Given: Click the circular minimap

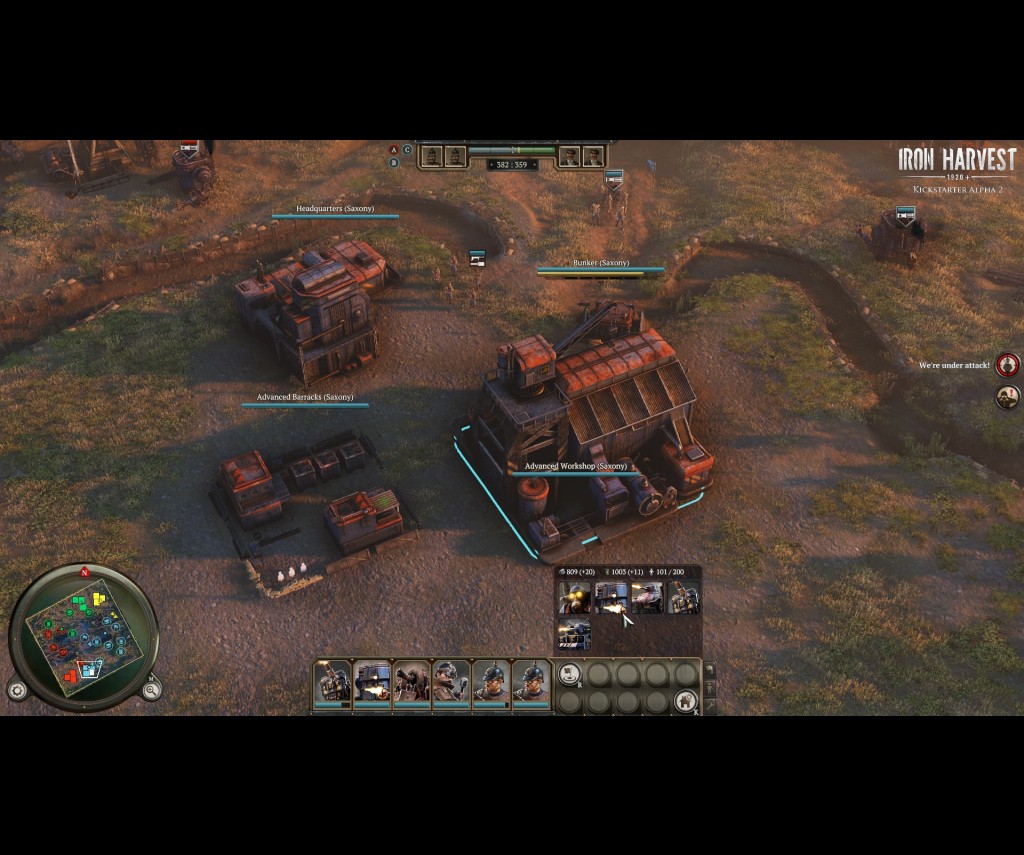Looking at the screenshot, I should (x=83, y=636).
